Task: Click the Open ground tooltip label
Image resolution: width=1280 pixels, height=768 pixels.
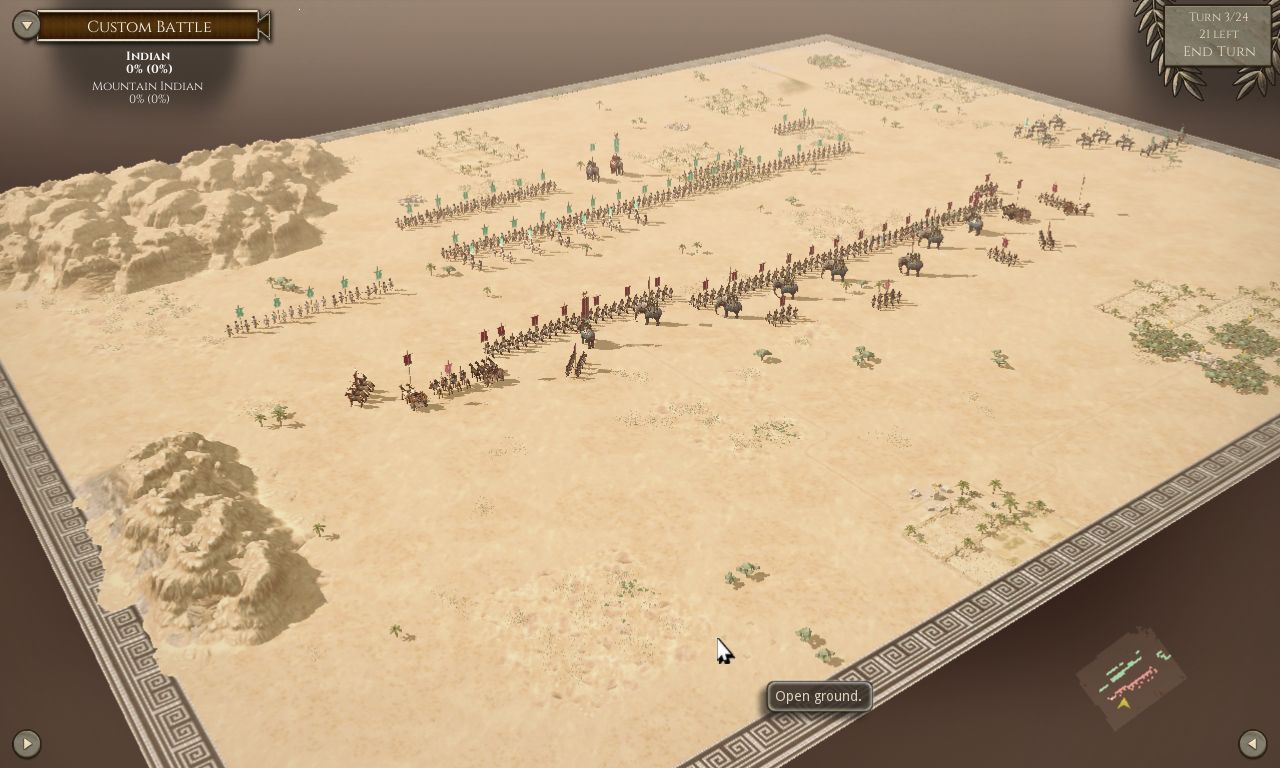Action: click(x=818, y=696)
